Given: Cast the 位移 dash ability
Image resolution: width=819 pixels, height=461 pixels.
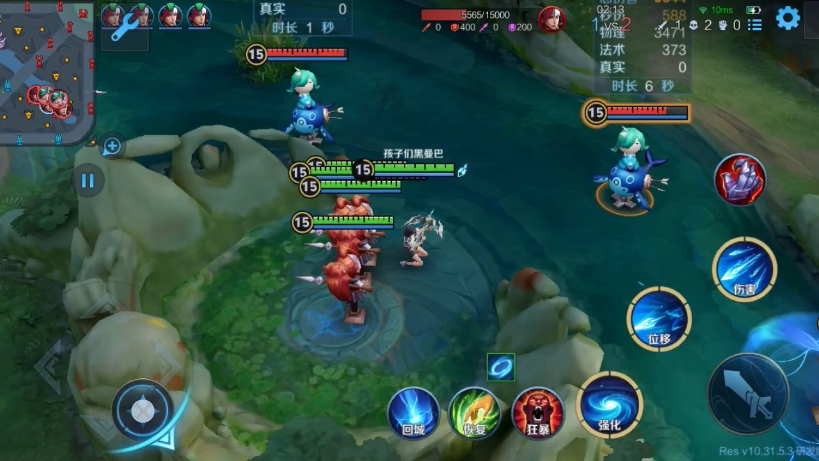Looking at the screenshot, I should point(659,320).
